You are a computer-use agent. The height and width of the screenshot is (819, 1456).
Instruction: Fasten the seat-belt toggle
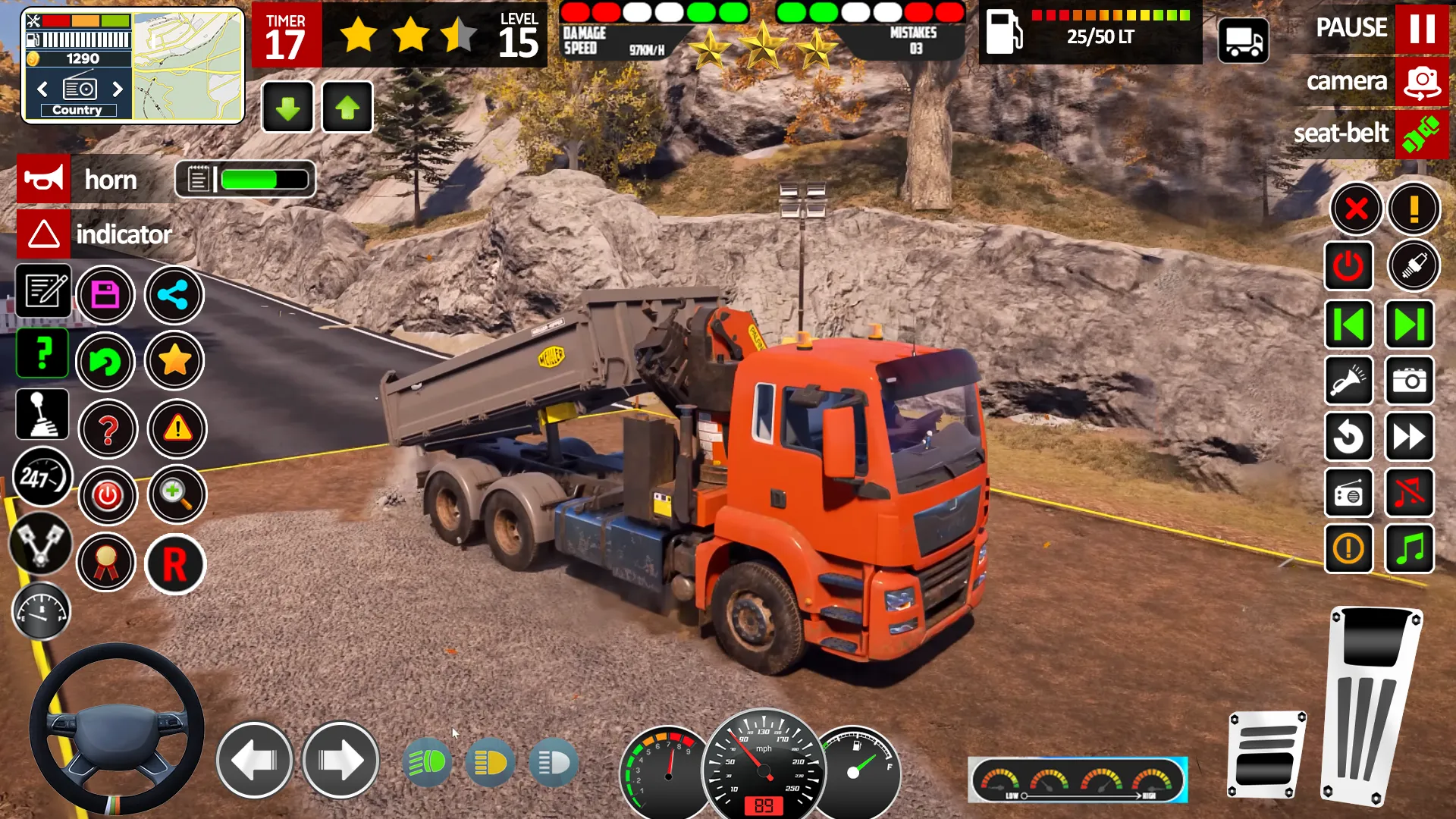(1421, 133)
